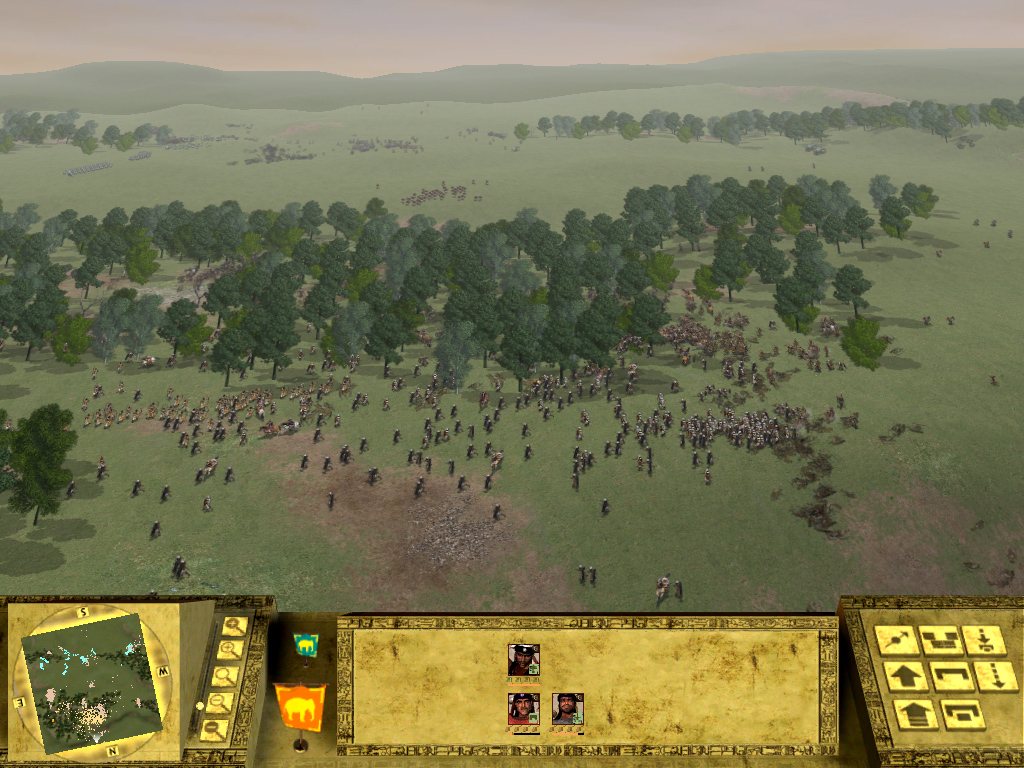
Task: Click the topmost magnifier zoom button
Action: (234, 627)
